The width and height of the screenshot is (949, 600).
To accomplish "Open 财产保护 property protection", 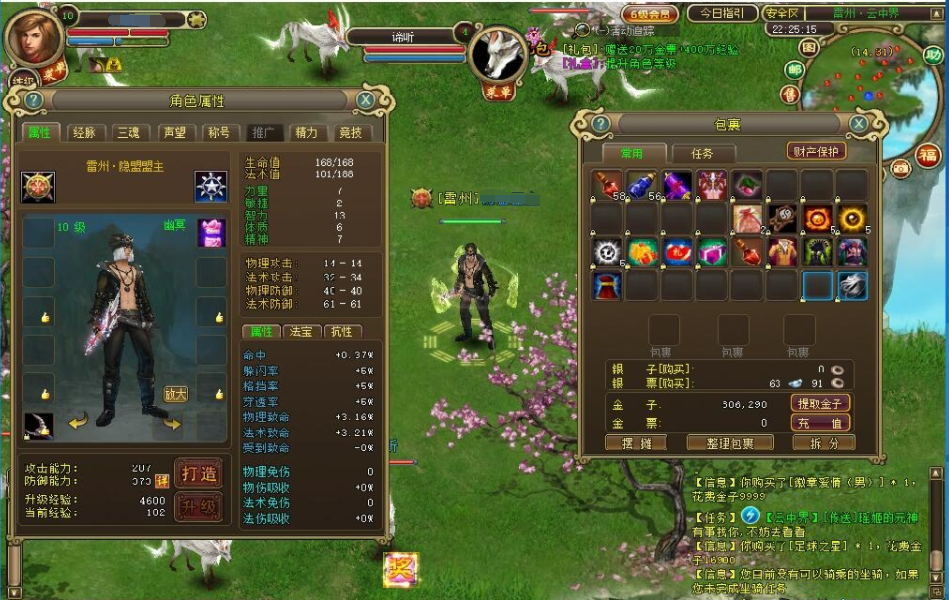I will (x=816, y=151).
